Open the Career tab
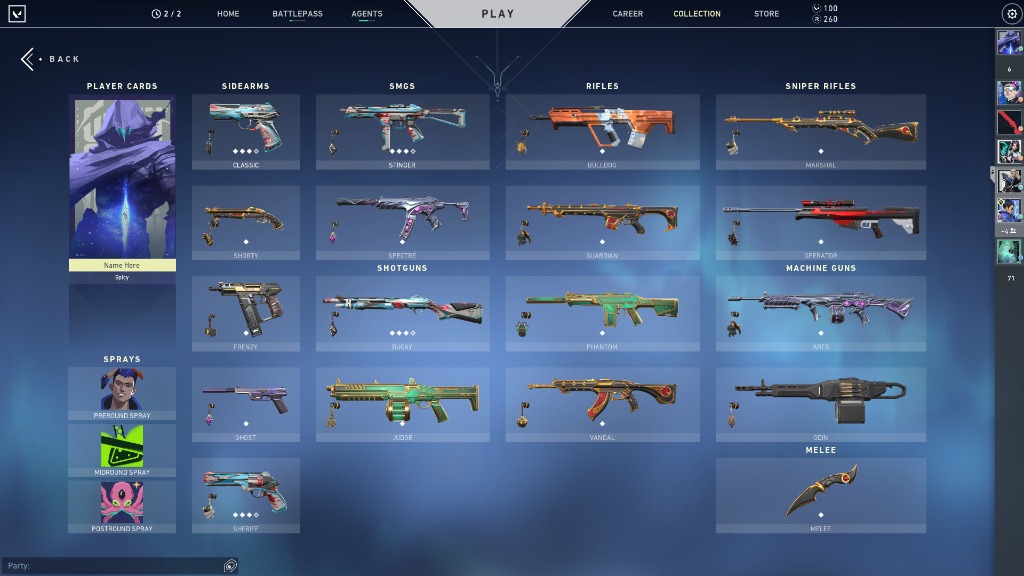Viewport: 1024px width, 576px height. pyautogui.click(x=628, y=14)
